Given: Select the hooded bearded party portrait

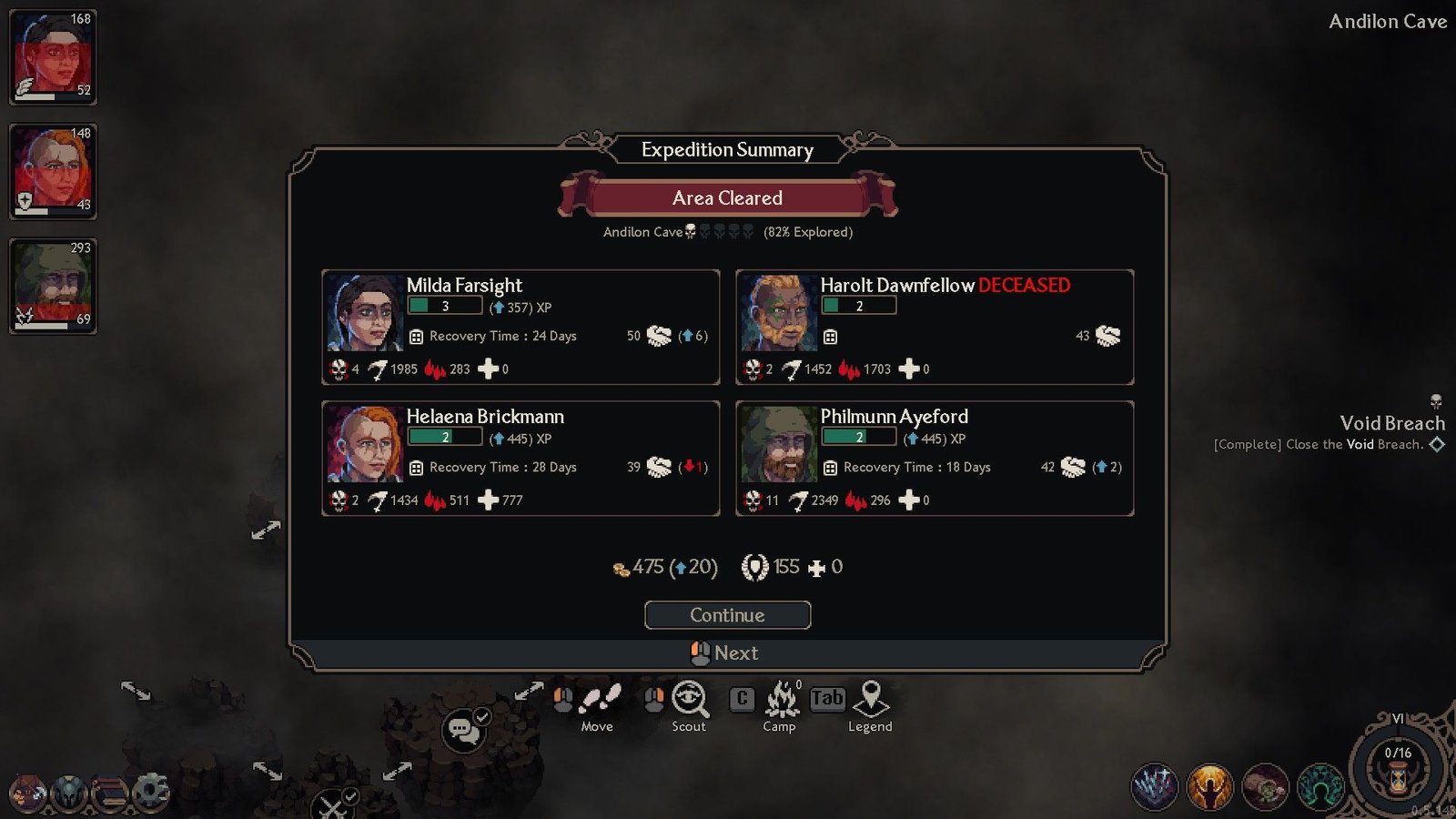Looking at the screenshot, I should tap(53, 286).
